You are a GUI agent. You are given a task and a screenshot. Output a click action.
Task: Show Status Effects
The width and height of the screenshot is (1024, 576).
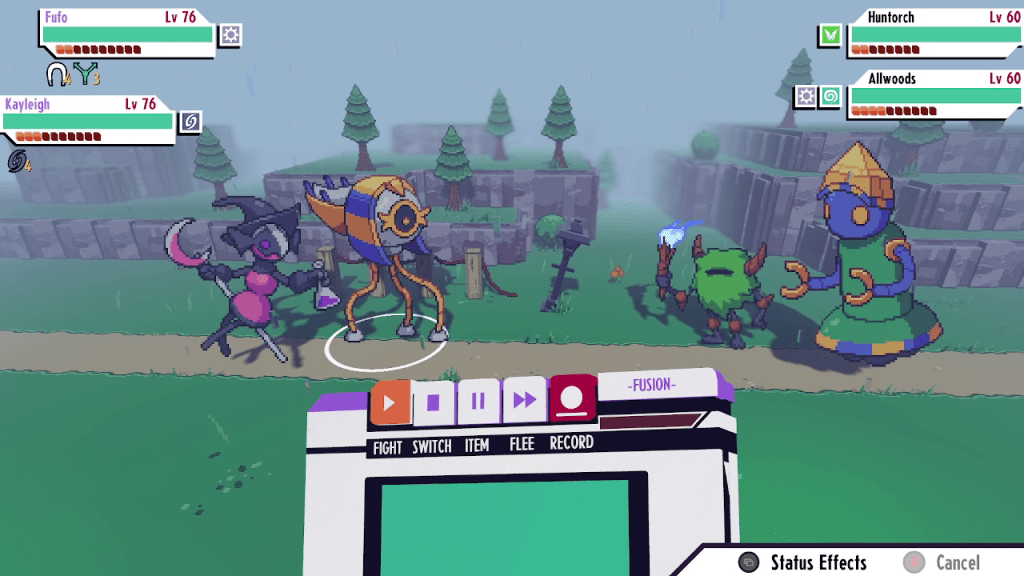pos(803,563)
